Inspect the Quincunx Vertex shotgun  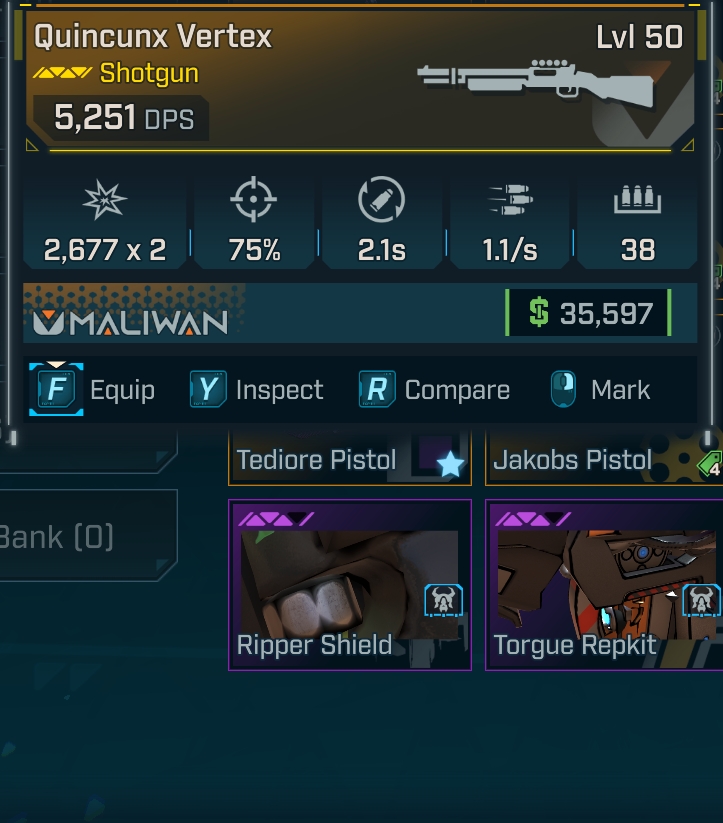(257, 390)
